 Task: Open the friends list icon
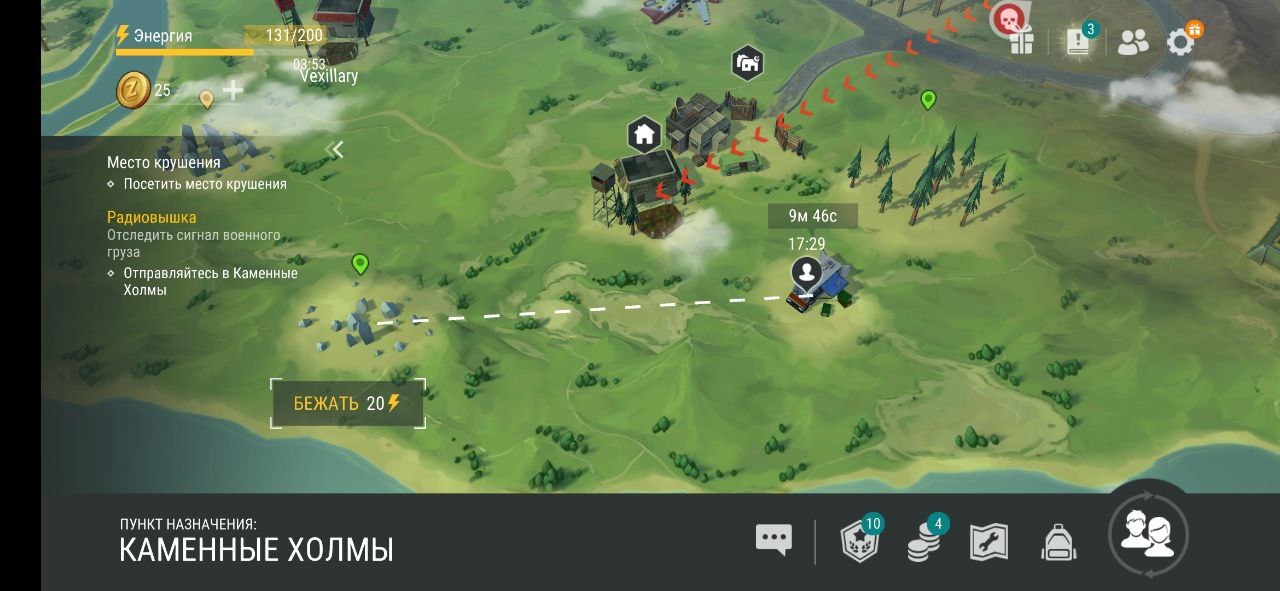click(1133, 42)
